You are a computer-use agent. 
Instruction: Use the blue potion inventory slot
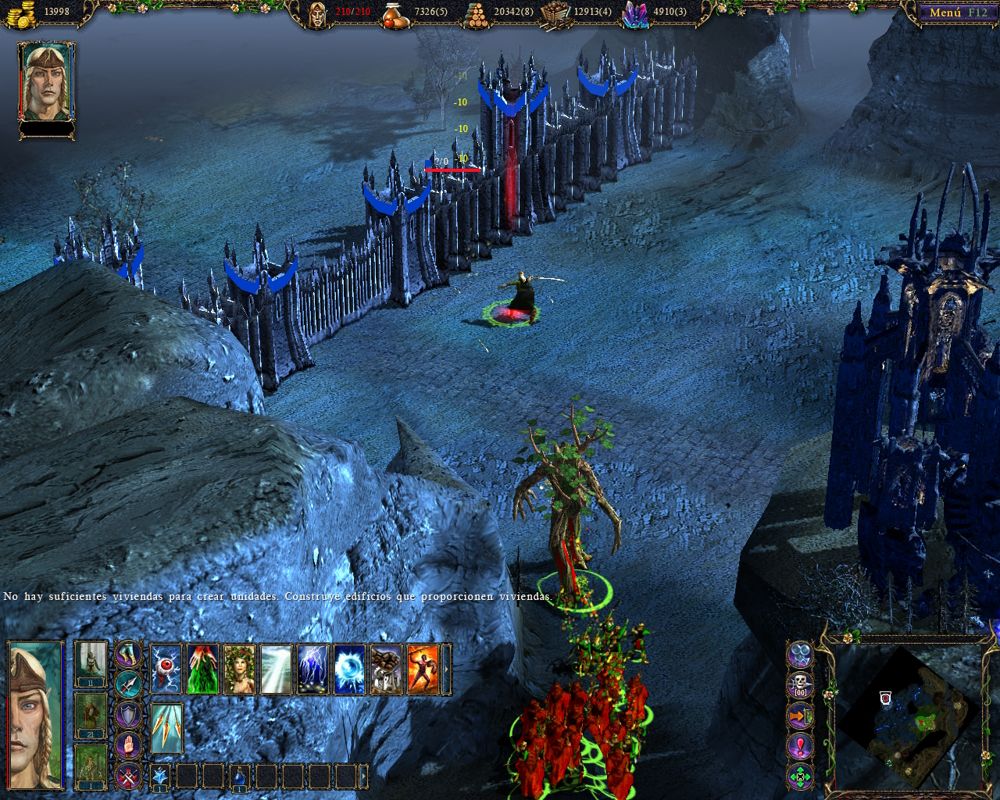point(240,776)
